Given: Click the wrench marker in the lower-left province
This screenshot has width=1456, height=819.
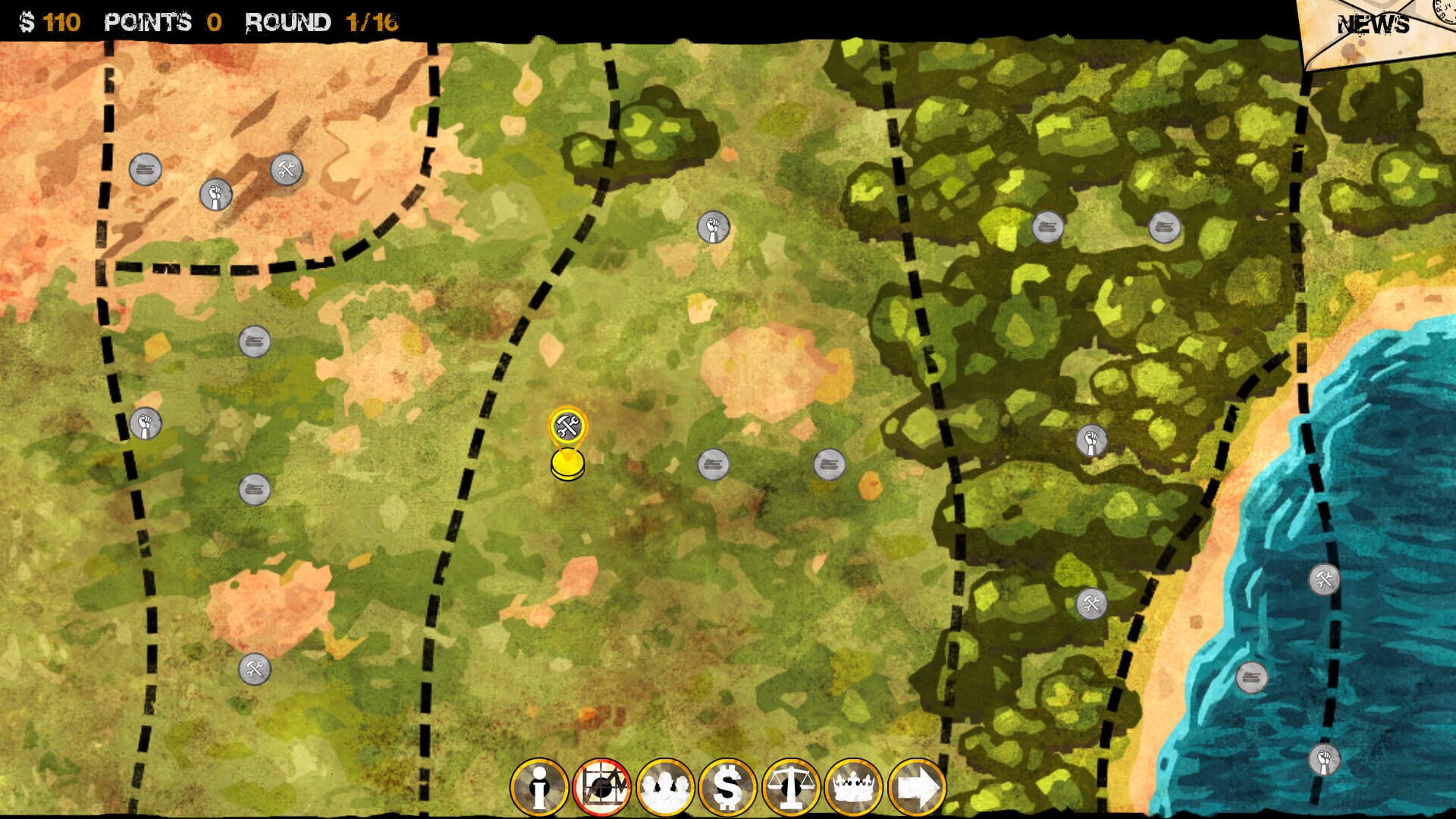Looking at the screenshot, I should tap(256, 667).
